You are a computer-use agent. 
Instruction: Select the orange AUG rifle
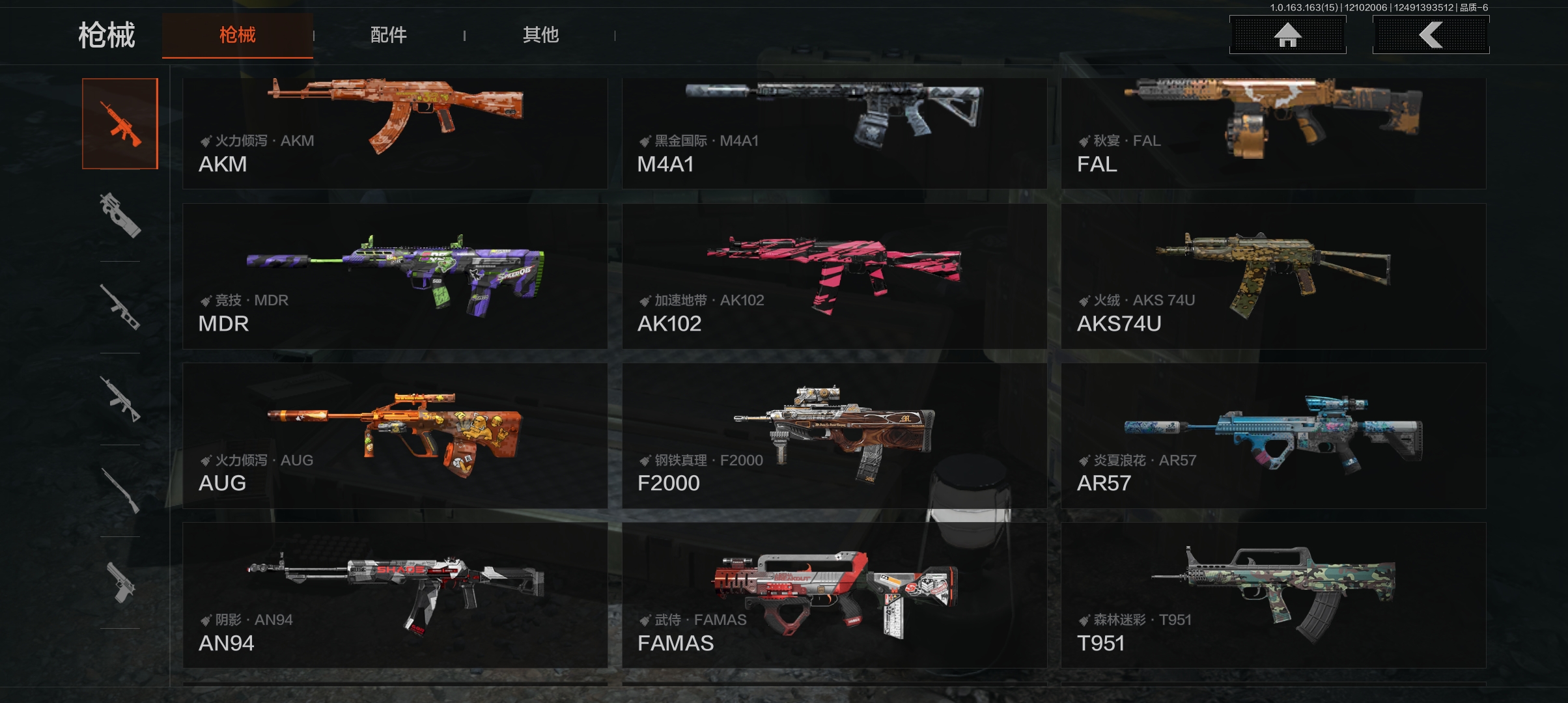(x=395, y=436)
